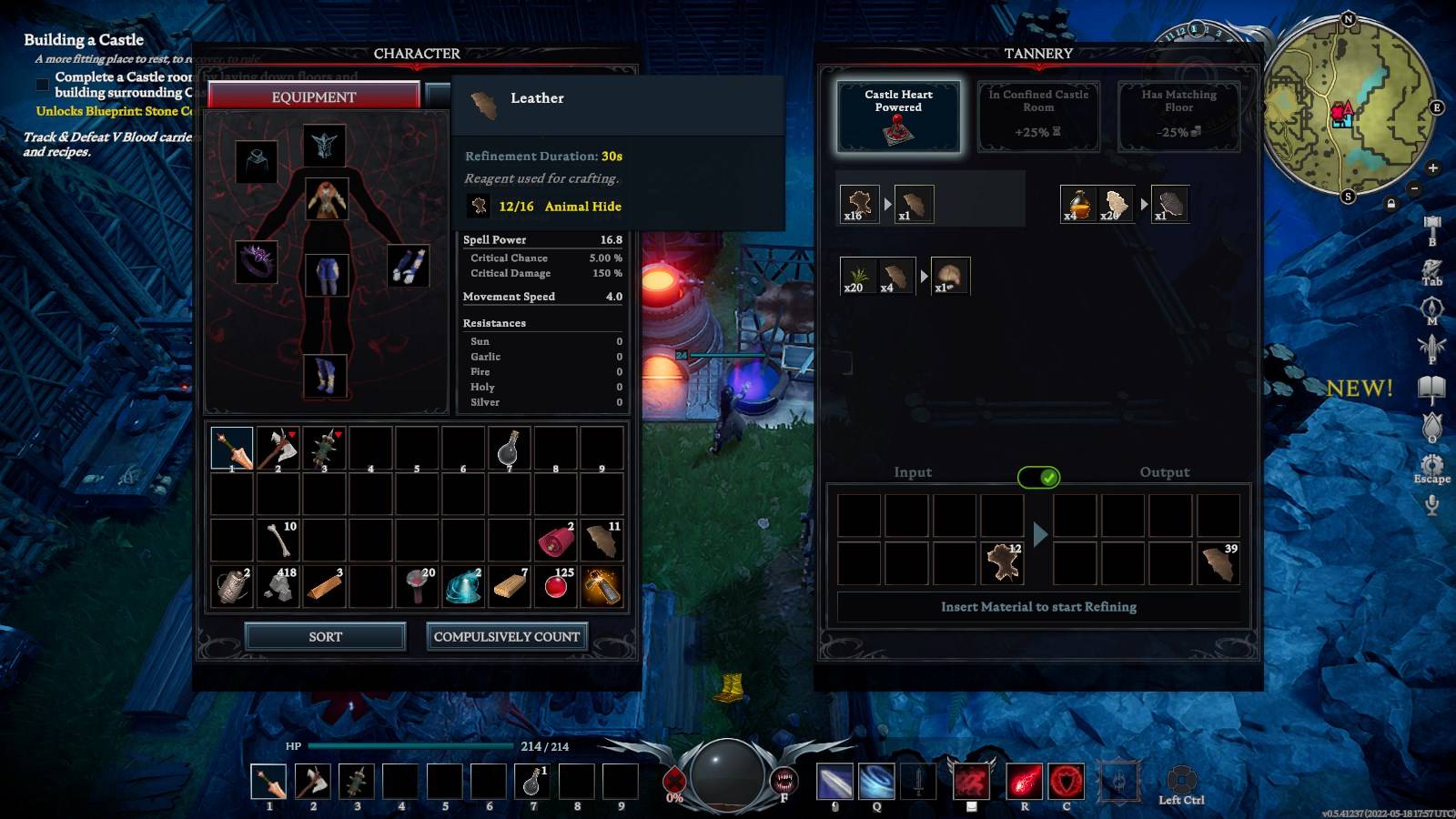Select the Animal Hide to Leather recipe
This screenshot has width=1456, height=819.
coord(885,205)
